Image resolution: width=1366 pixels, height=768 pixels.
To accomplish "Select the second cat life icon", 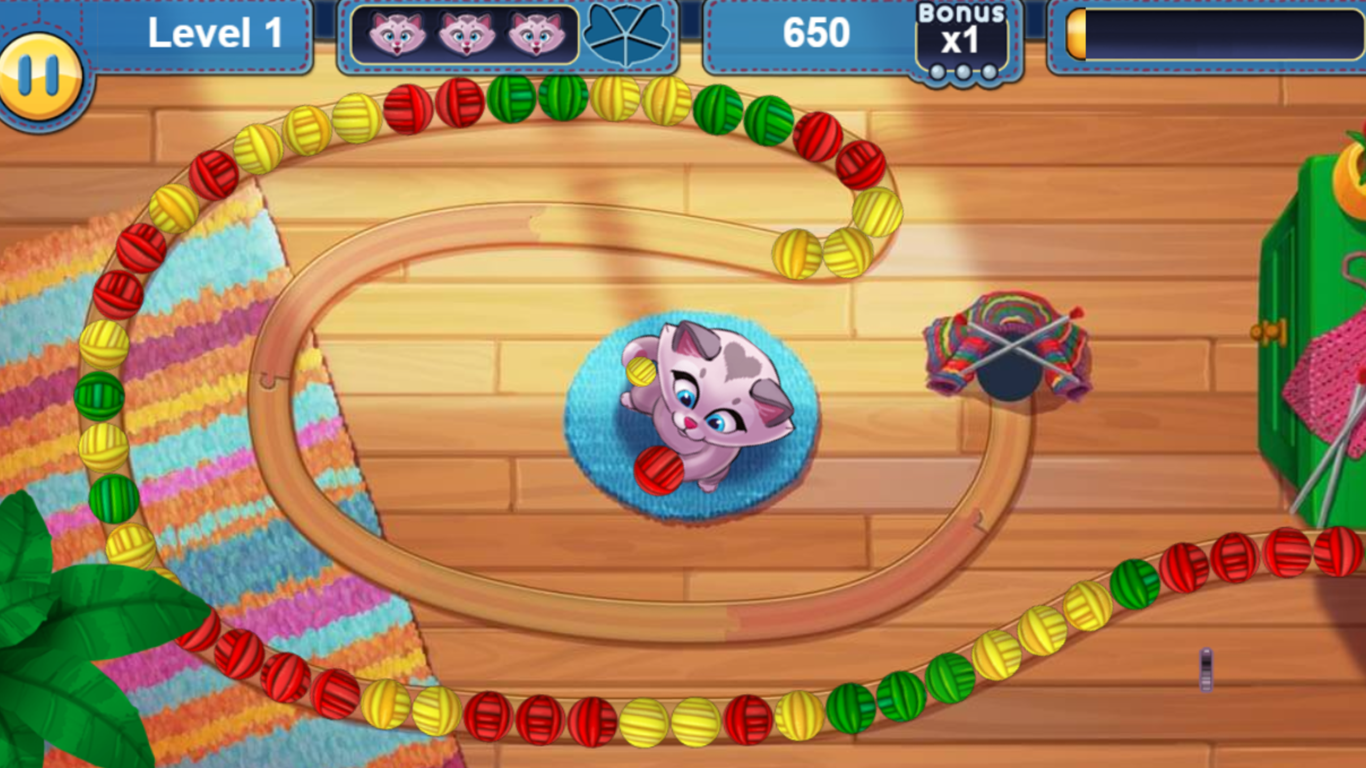I will point(466,33).
